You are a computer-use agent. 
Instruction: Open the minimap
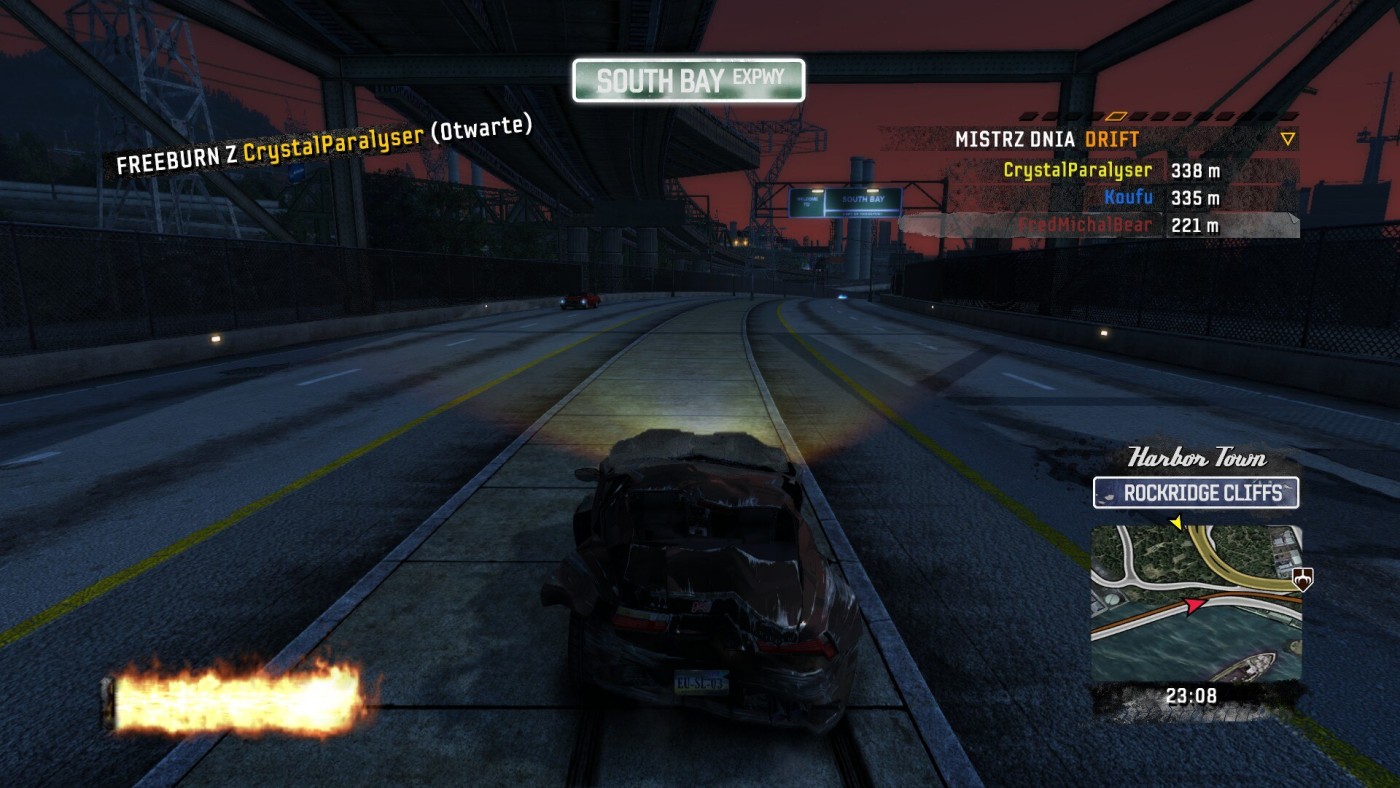tap(1196, 603)
